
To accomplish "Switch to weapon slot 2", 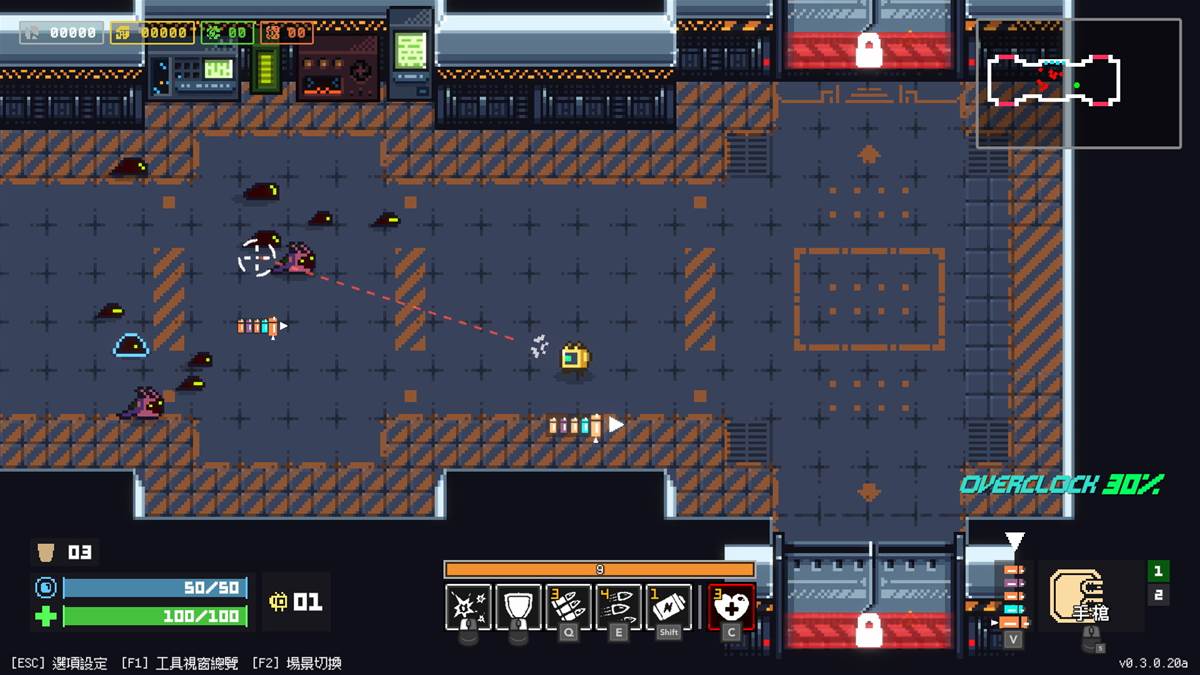I will click(1158, 595).
